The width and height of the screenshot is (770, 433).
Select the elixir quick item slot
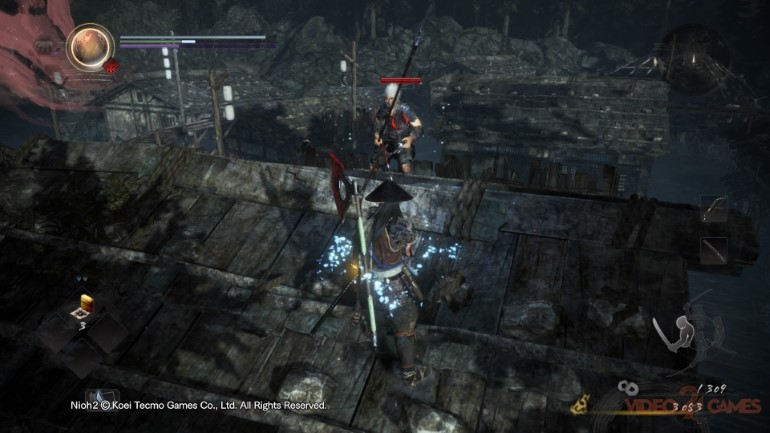(x=85, y=304)
